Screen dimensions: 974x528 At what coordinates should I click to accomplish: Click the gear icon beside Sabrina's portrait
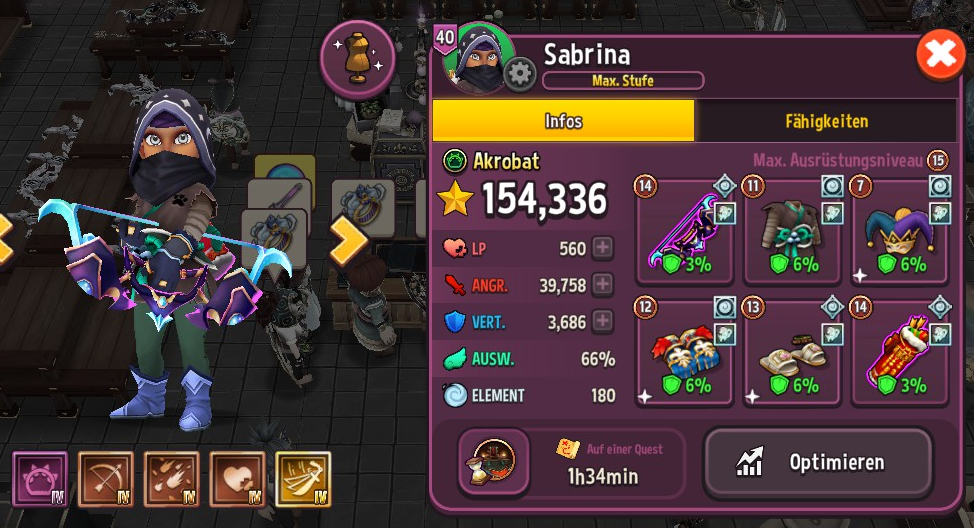pyautogui.click(x=519, y=75)
